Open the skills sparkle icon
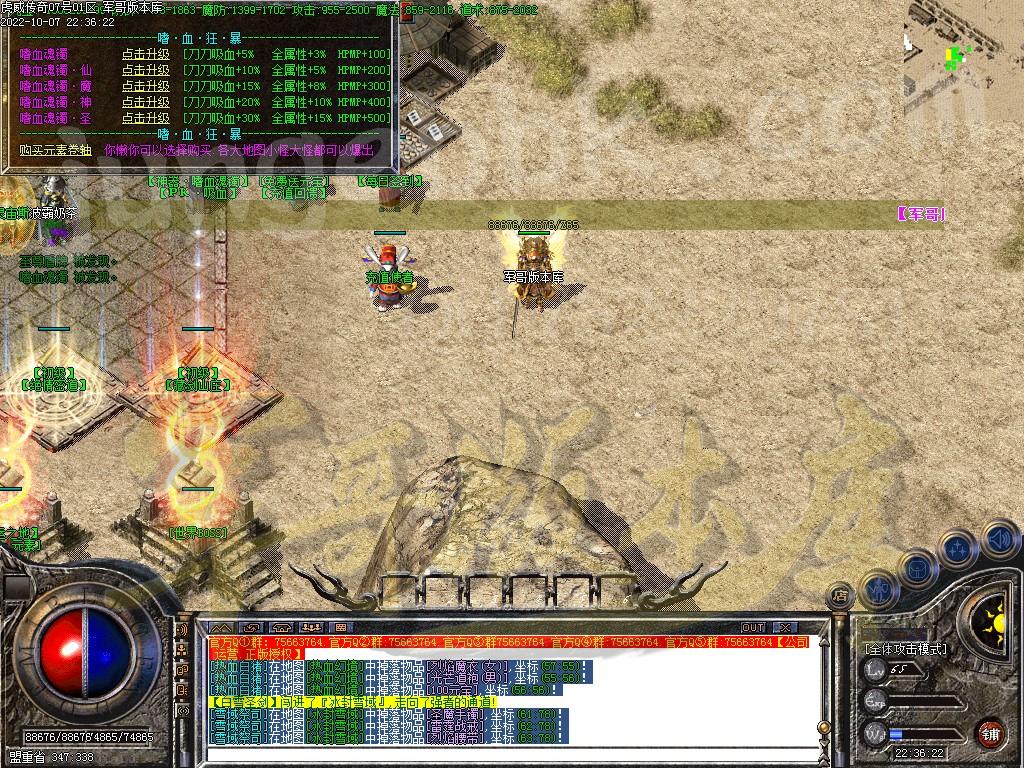The height and width of the screenshot is (768, 1024). point(958,549)
